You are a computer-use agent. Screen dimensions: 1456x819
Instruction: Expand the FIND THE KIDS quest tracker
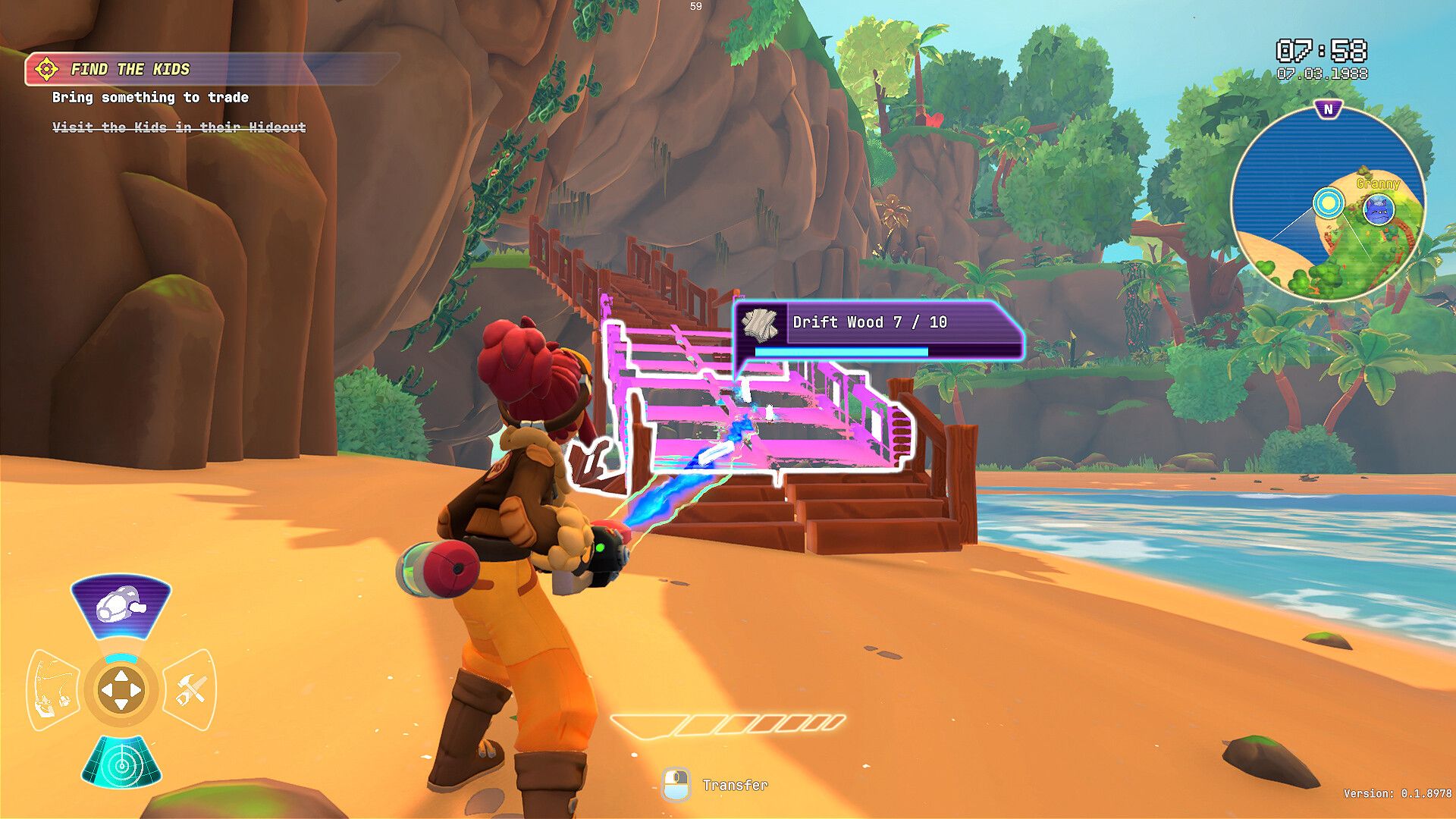coord(130,68)
